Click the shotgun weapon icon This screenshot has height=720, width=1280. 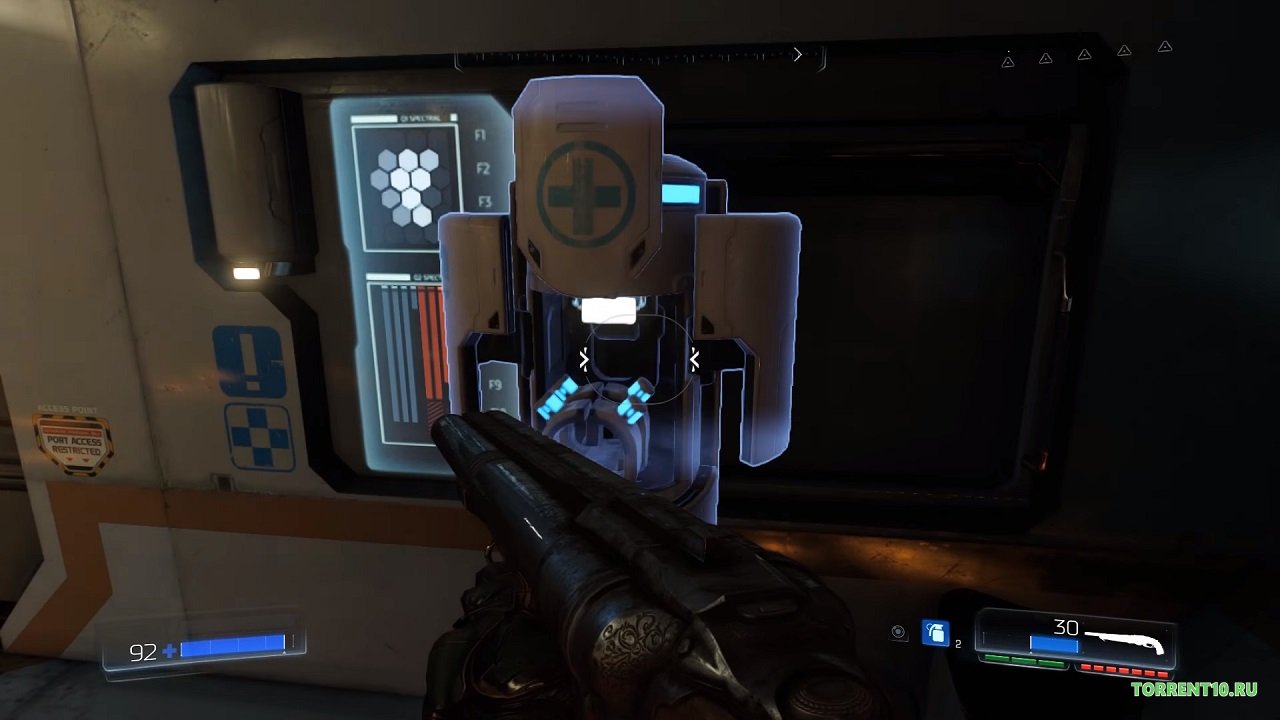[x=1124, y=639]
